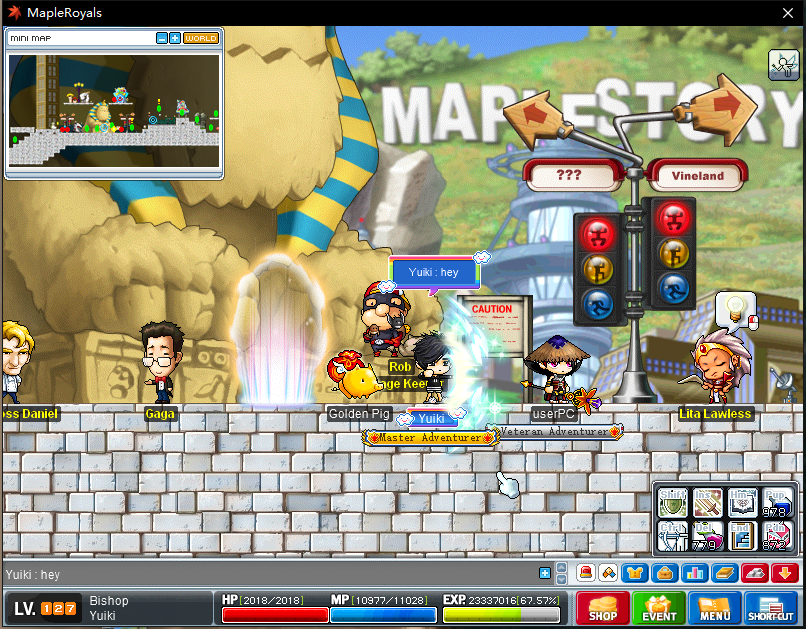Open the World map from minimap

coord(200,38)
